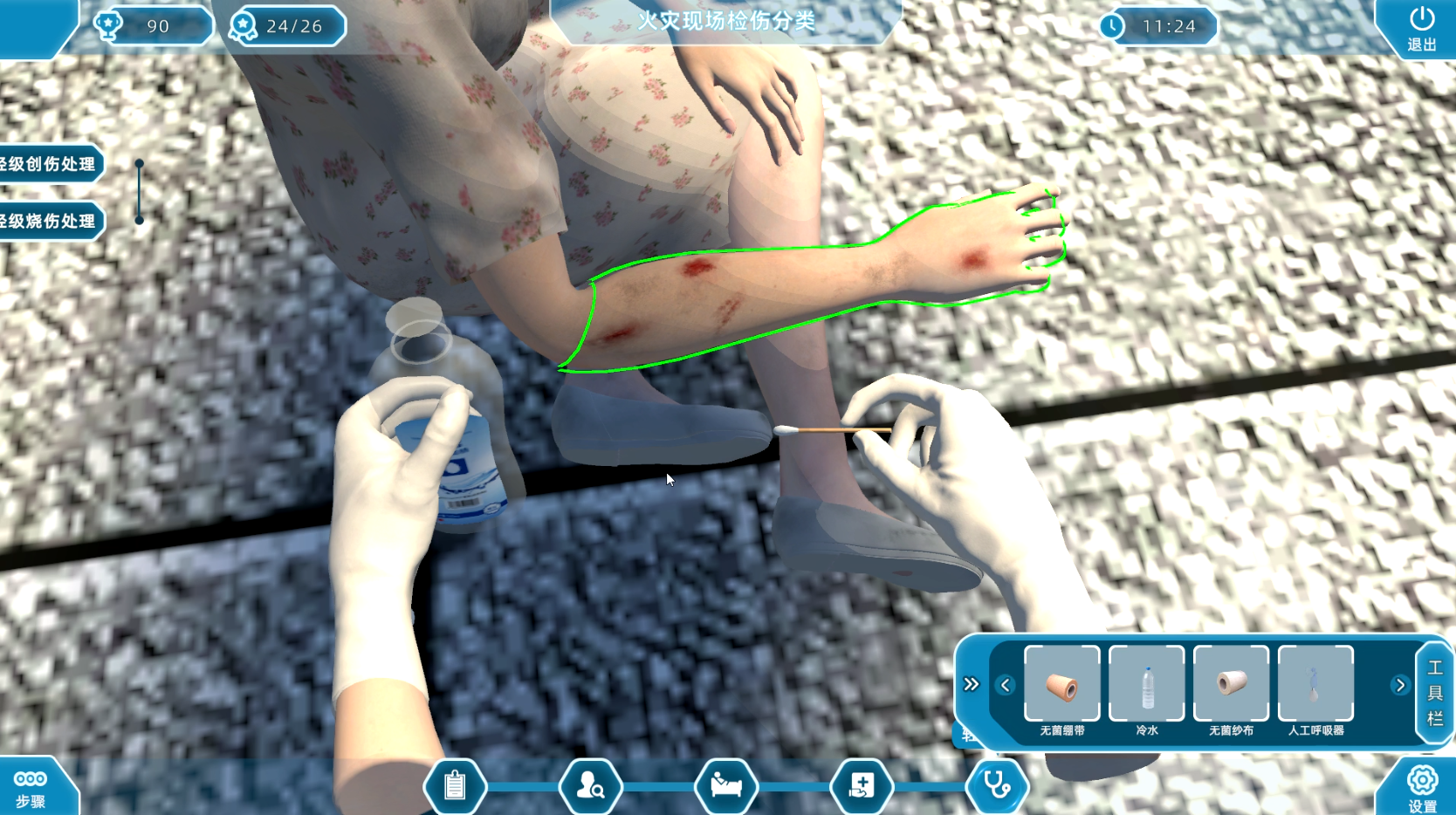Toggle the 工具栏 toolbar tab
1456x815 pixels.
1434,693
